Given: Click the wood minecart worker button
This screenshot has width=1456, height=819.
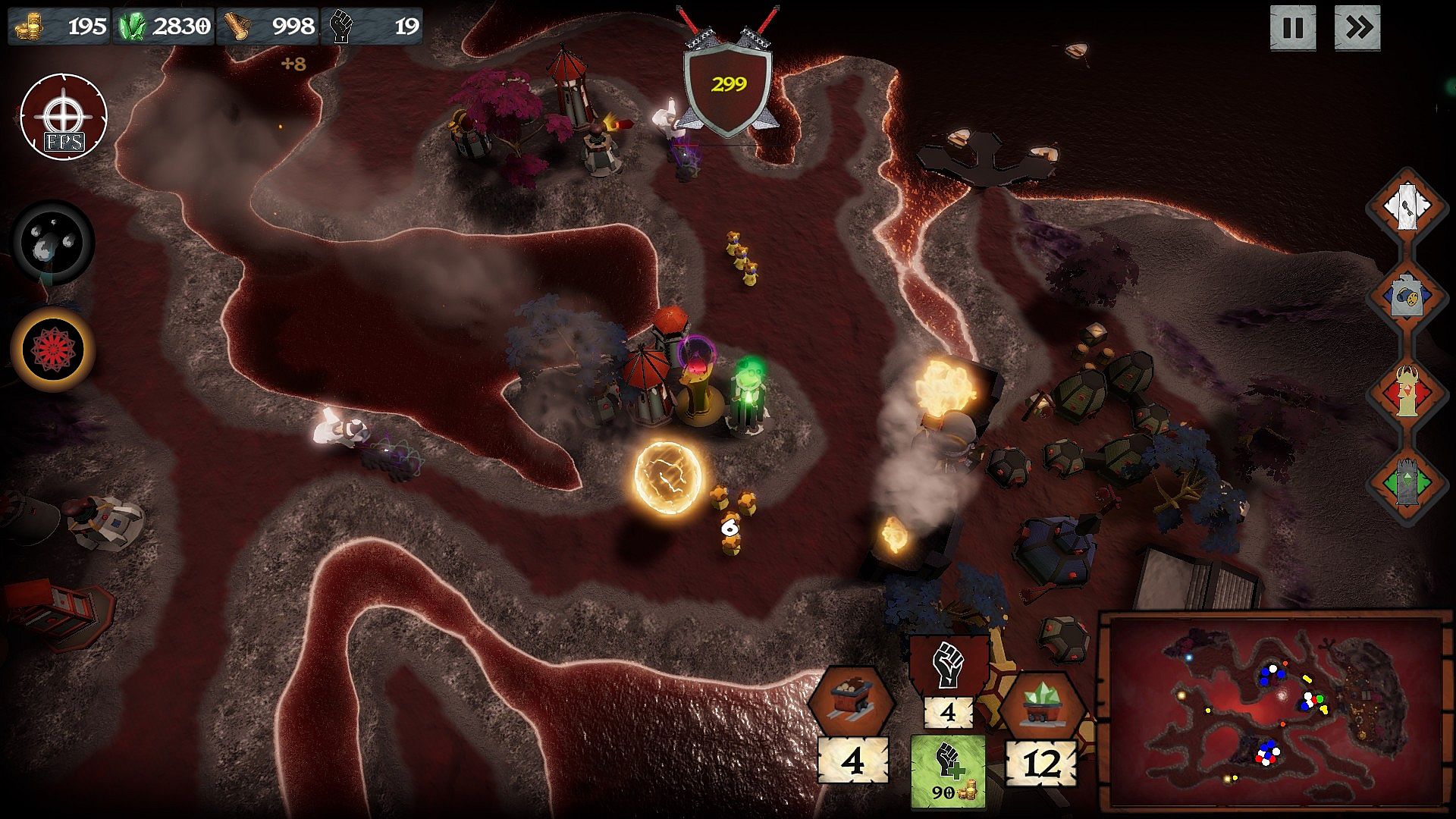Looking at the screenshot, I should (850, 701).
